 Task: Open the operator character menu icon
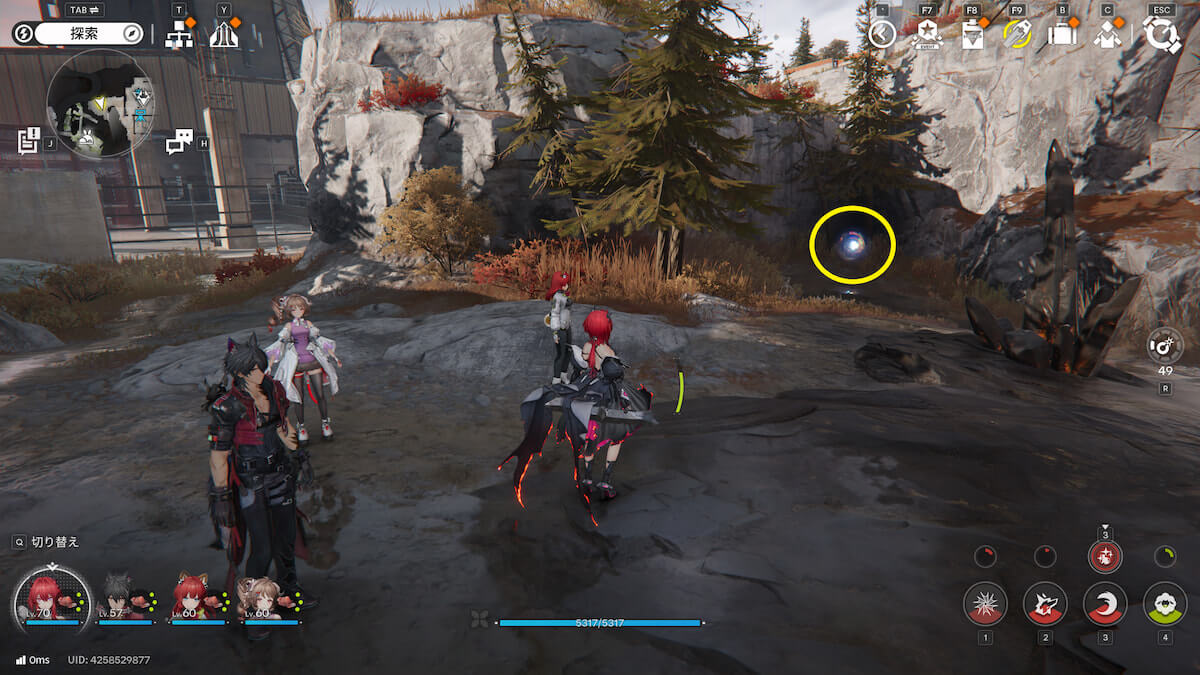[x=1107, y=34]
